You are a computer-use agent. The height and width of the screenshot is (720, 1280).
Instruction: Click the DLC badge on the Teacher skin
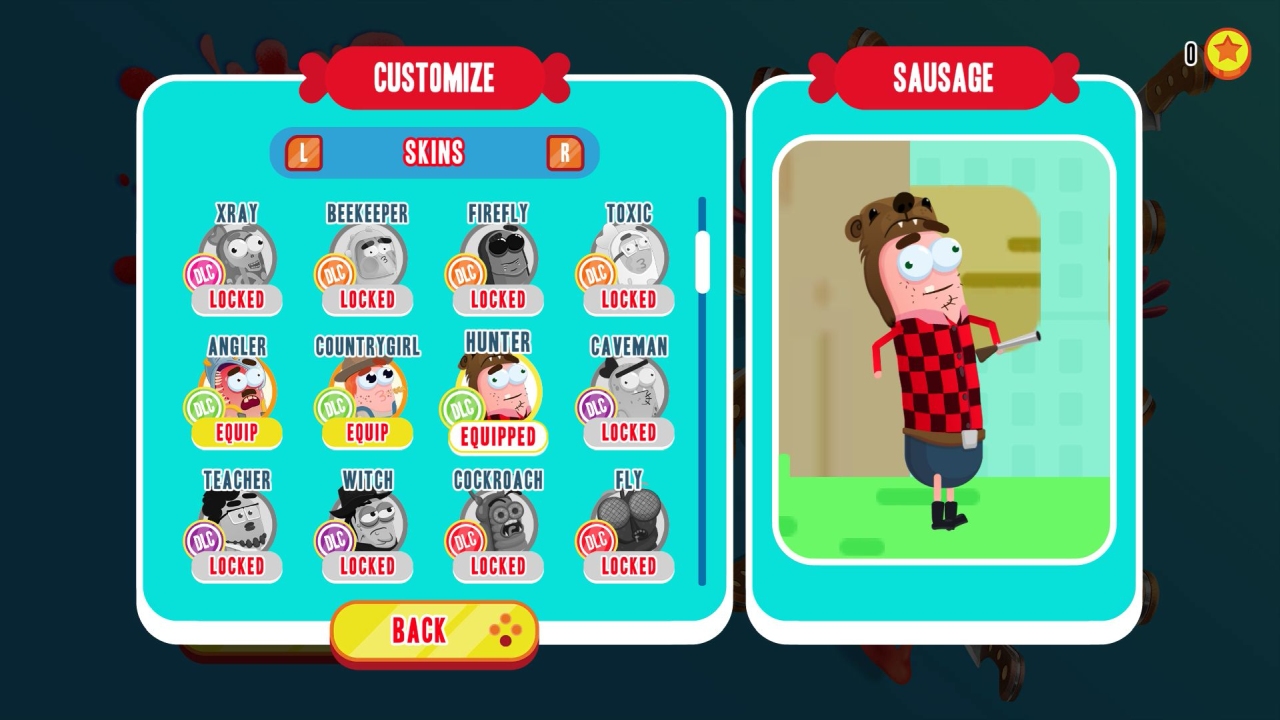click(204, 540)
